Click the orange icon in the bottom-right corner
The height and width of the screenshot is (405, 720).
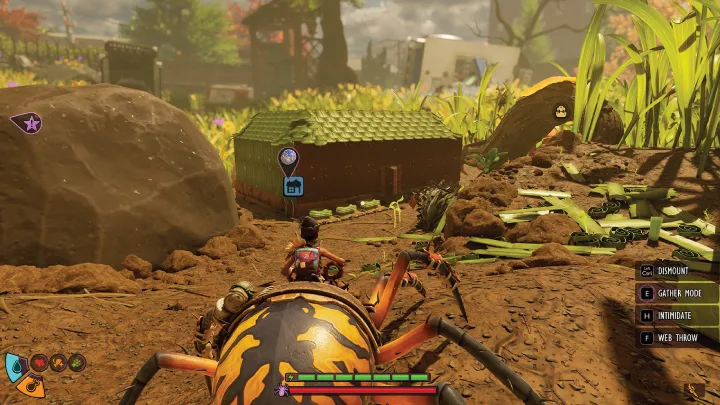point(694,390)
